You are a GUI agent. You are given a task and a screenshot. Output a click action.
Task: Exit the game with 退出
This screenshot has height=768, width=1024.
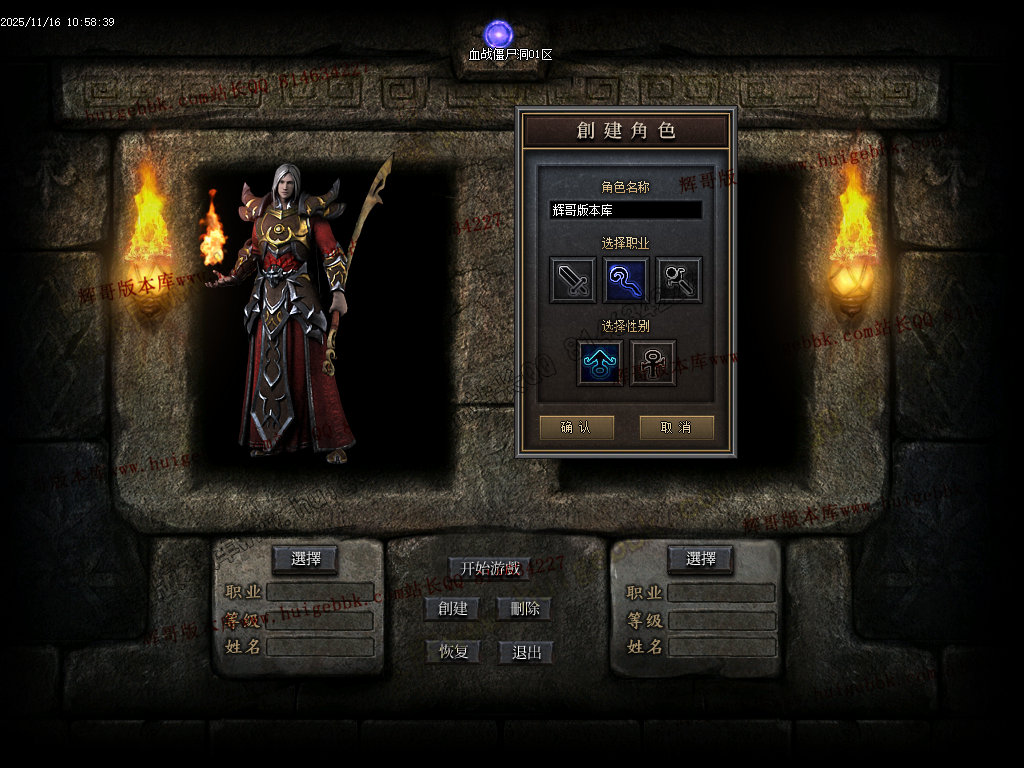coord(526,652)
